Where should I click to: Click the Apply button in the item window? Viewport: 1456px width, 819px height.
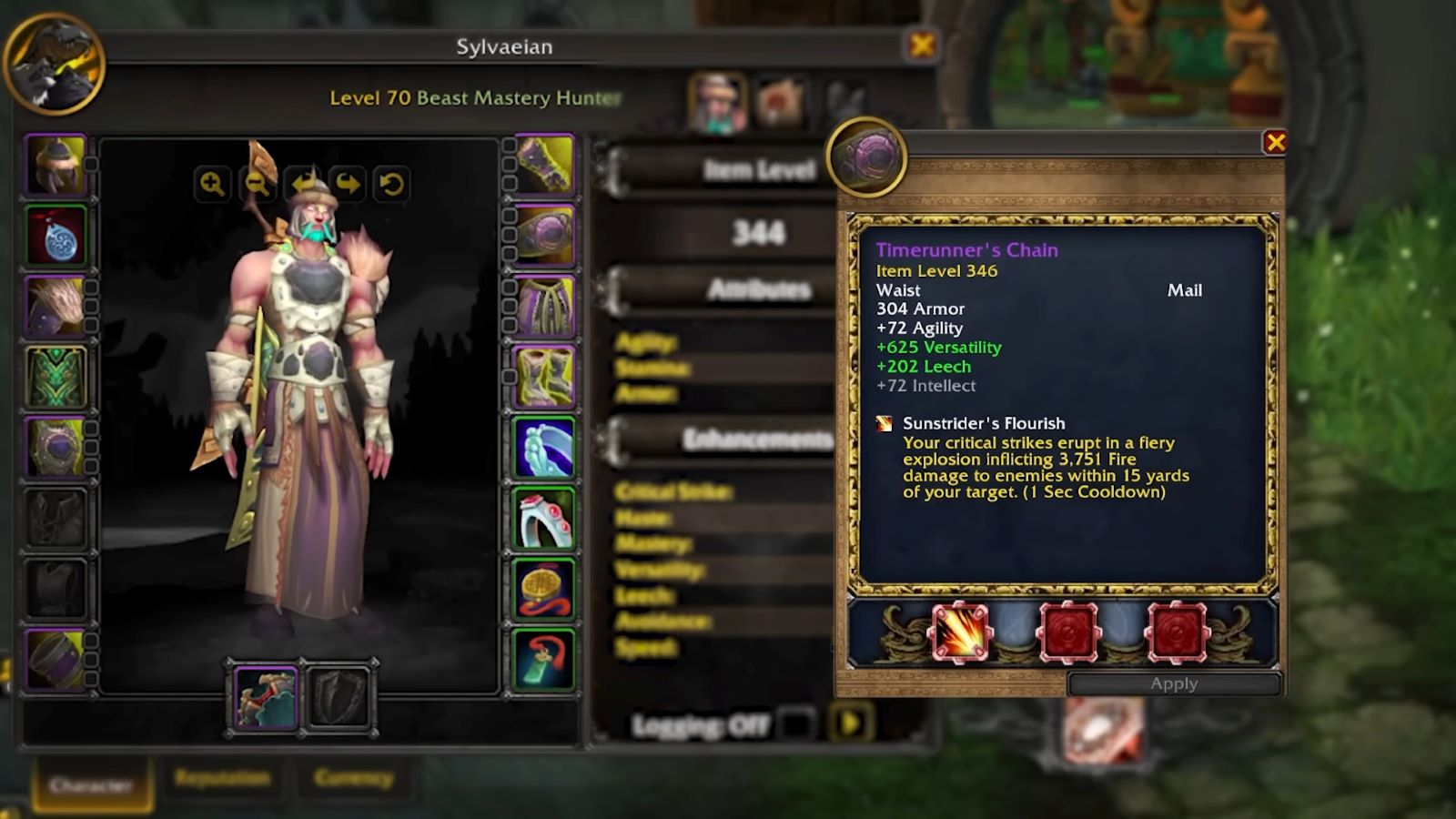click(x=1174, y=683)
